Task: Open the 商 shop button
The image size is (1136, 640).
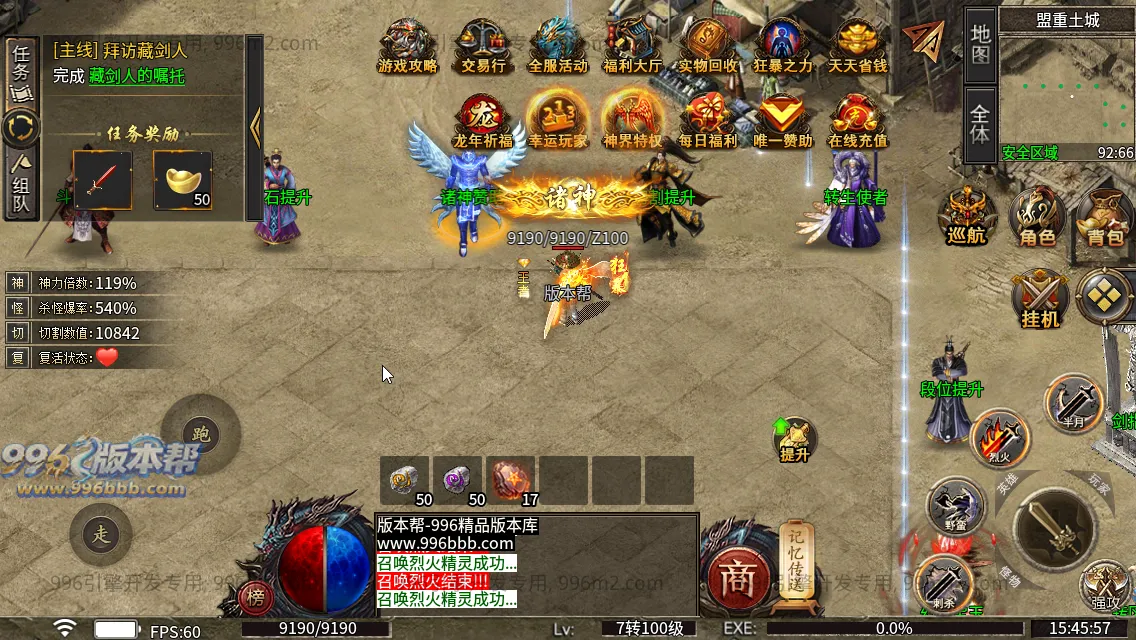Action: point(738,581)
